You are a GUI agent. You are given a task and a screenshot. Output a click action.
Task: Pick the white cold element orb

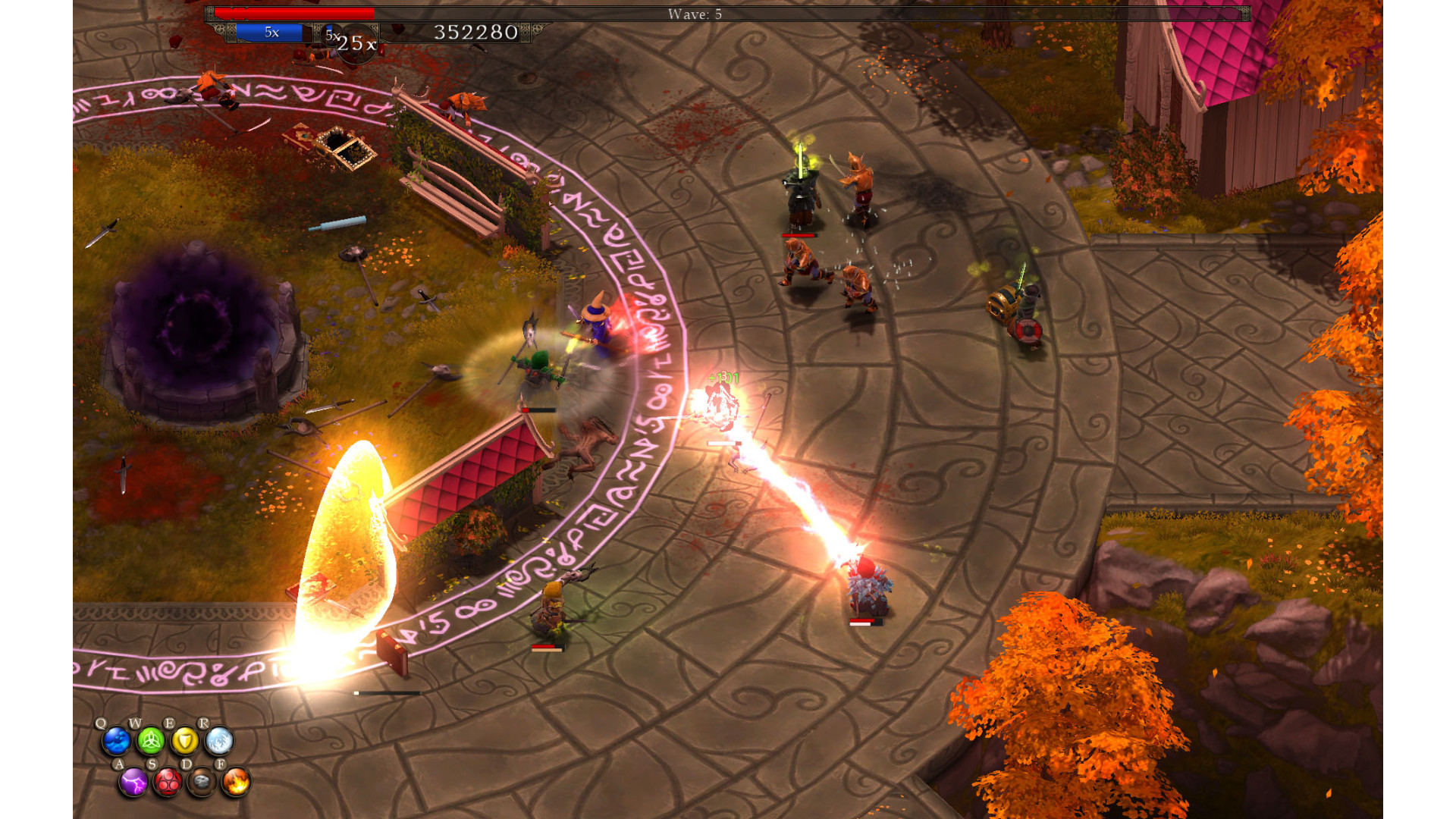coord(219,741)
